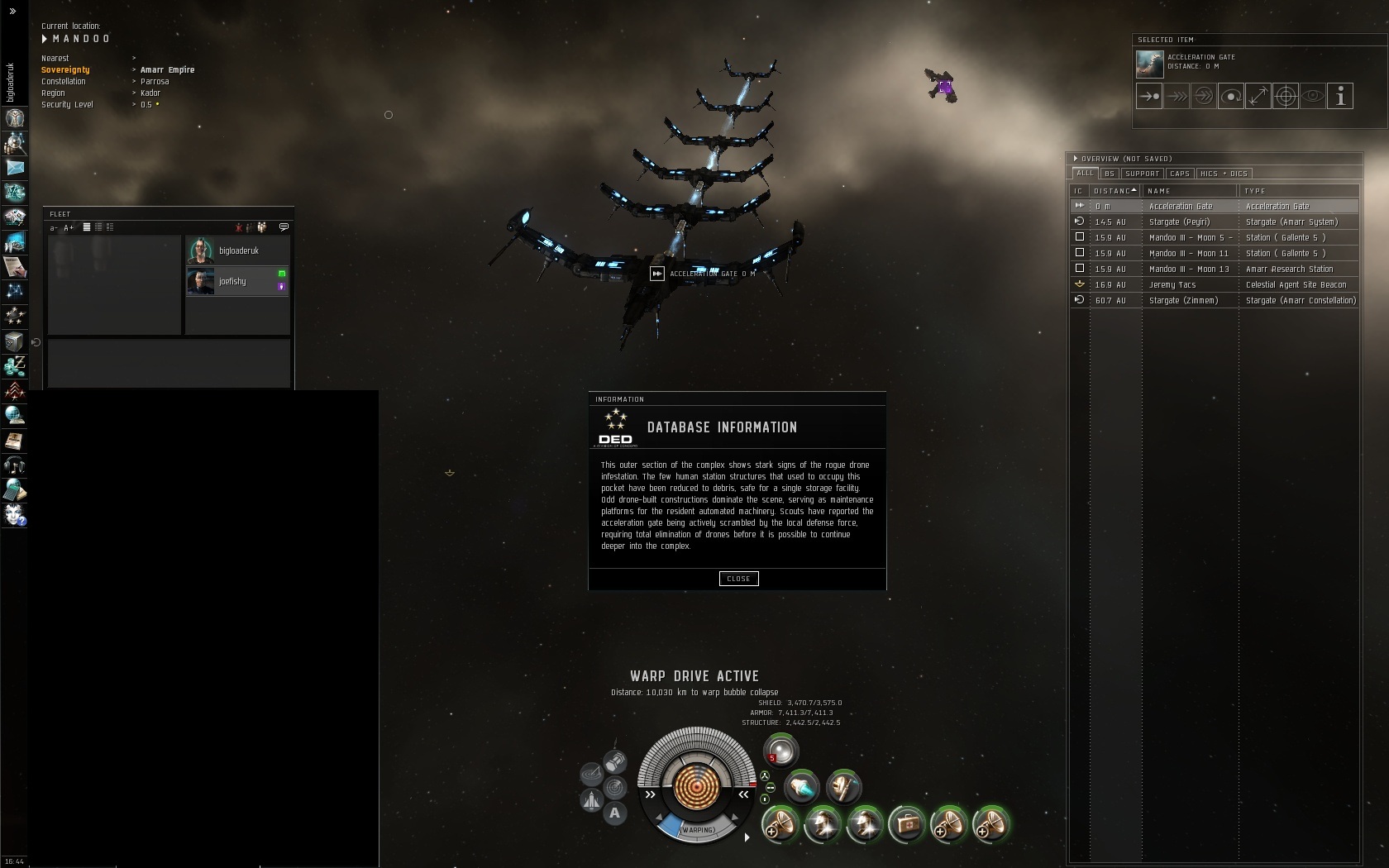Orbit the selected item
This screenshot has height=868, width=1389.
[1231, 96]
